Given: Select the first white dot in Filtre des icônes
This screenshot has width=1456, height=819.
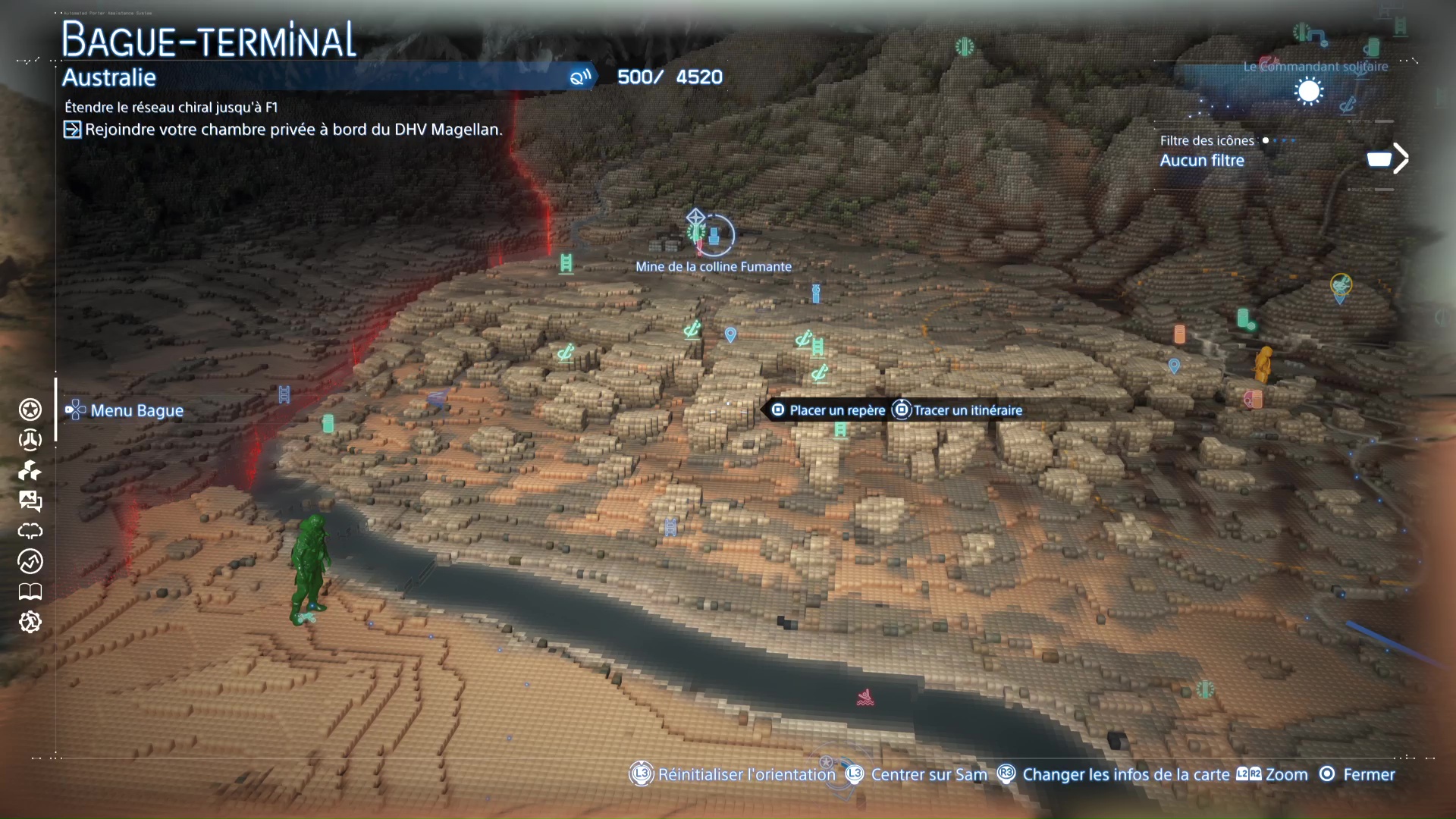Looking at the screenshot, I should [1265, 140].
